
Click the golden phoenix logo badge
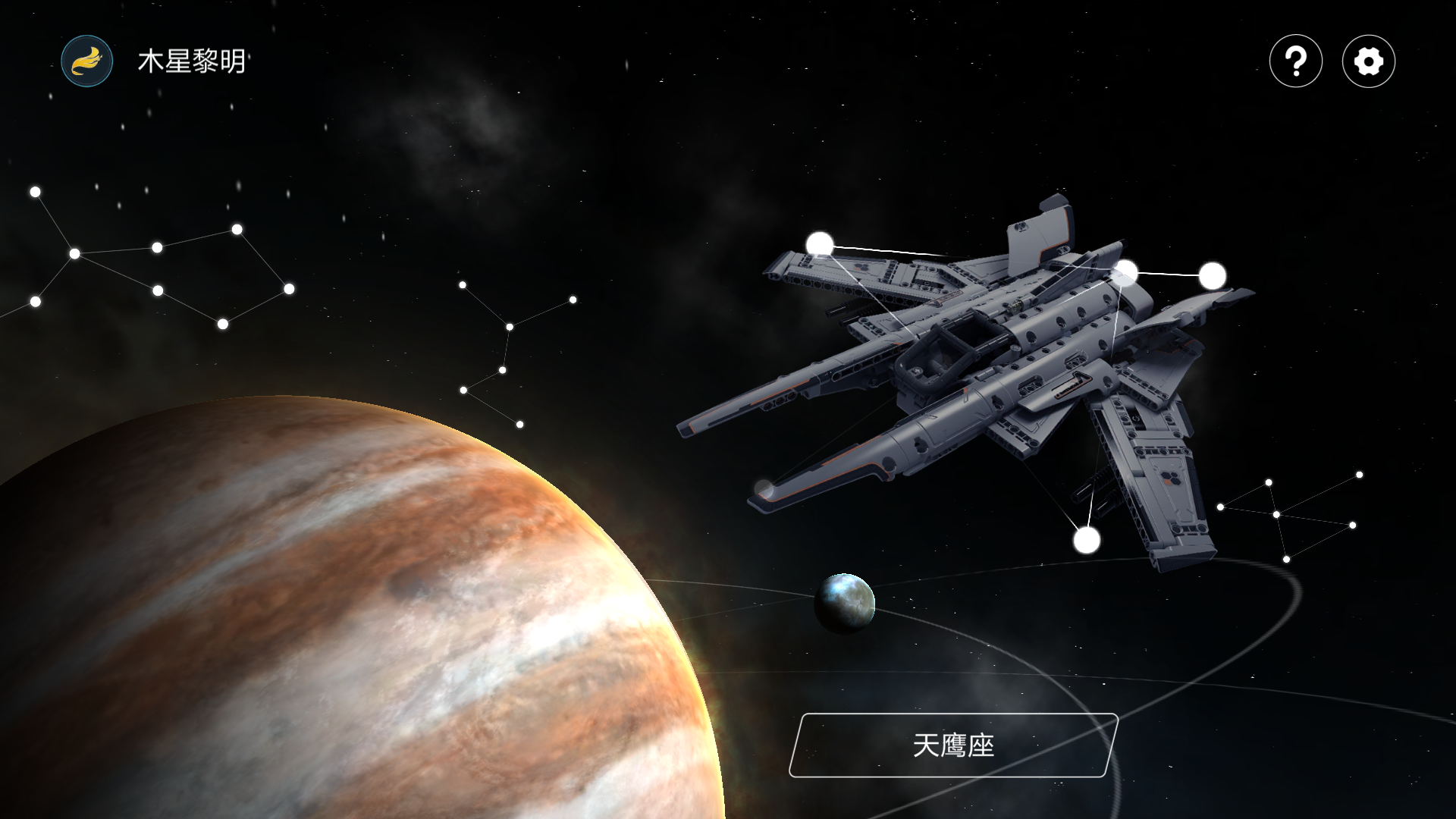point(86,61)
